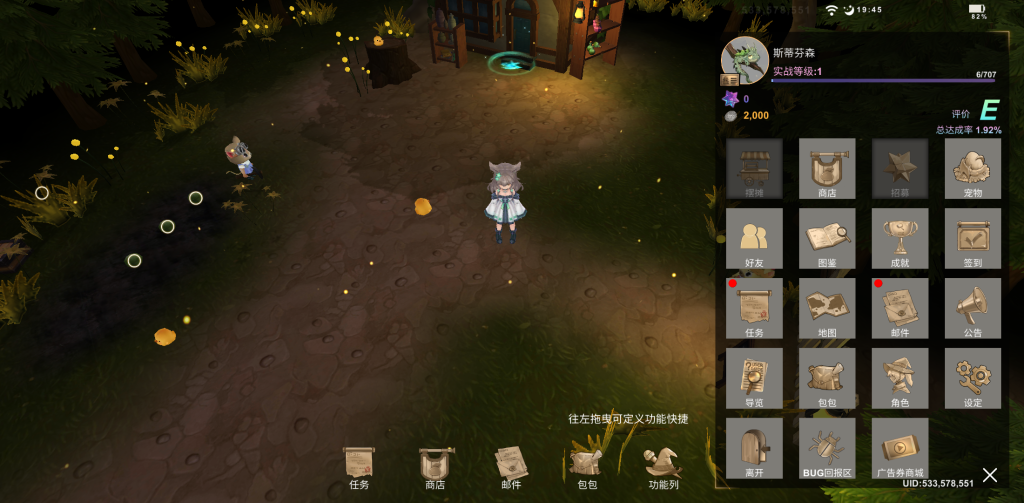Open 邮件 mail in the menu grid
The width and height of the screenshot is (1024, 503).
pyautogui.click(x=900, y=308)
